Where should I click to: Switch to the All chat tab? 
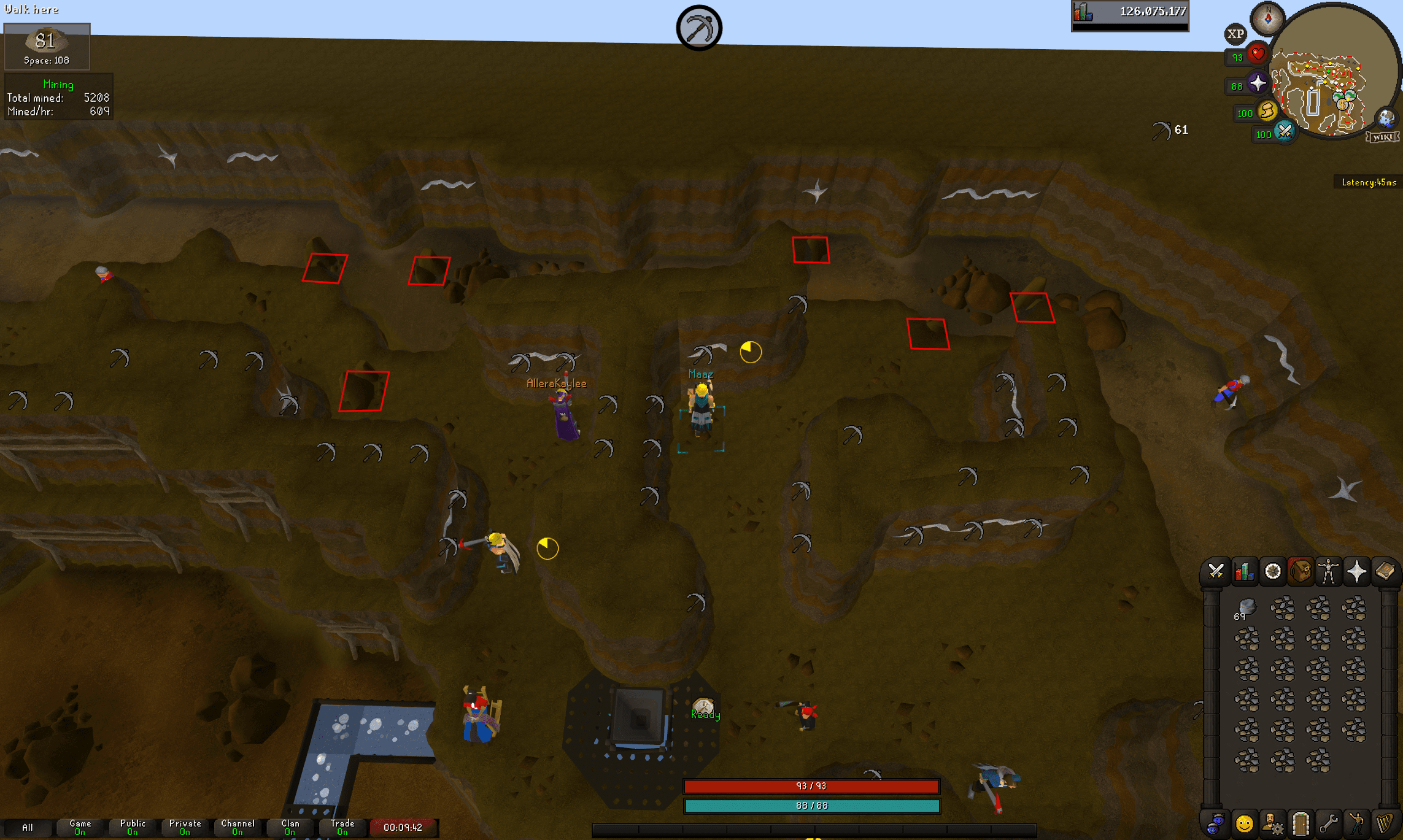(x=28, y=827)
